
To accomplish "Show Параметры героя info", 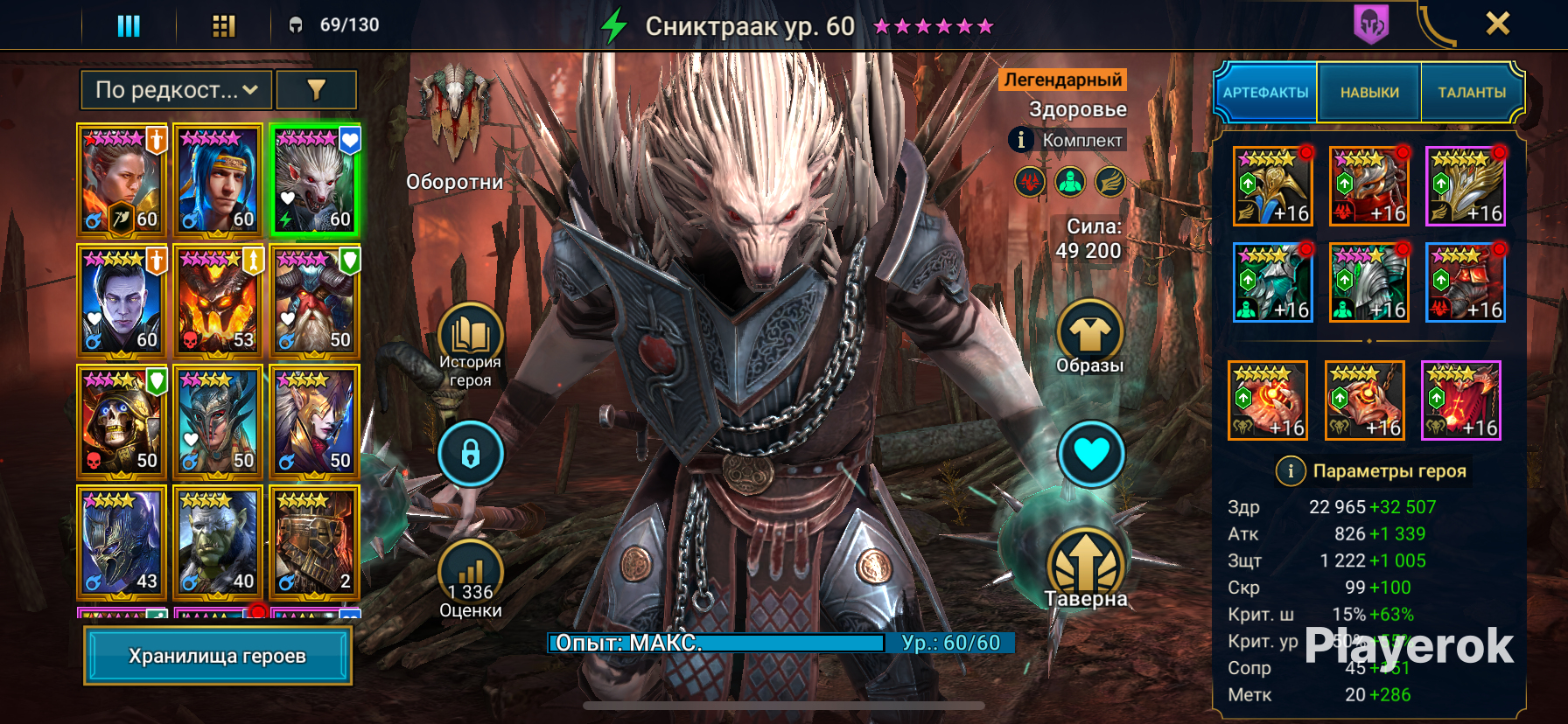I will (1290, 471).
